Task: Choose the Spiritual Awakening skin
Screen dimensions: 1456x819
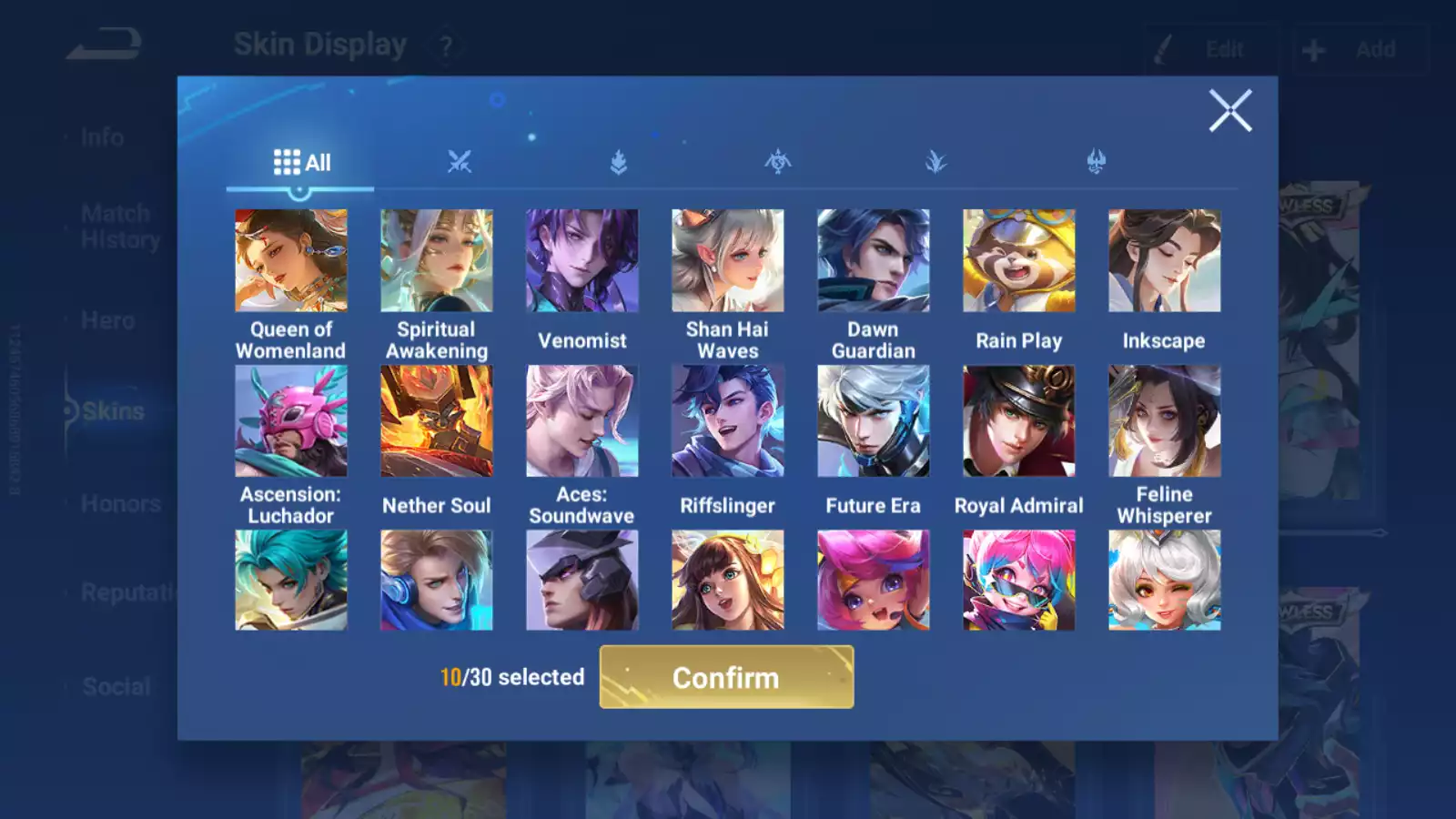Action: pyautogui.click(x=437, y=261)
